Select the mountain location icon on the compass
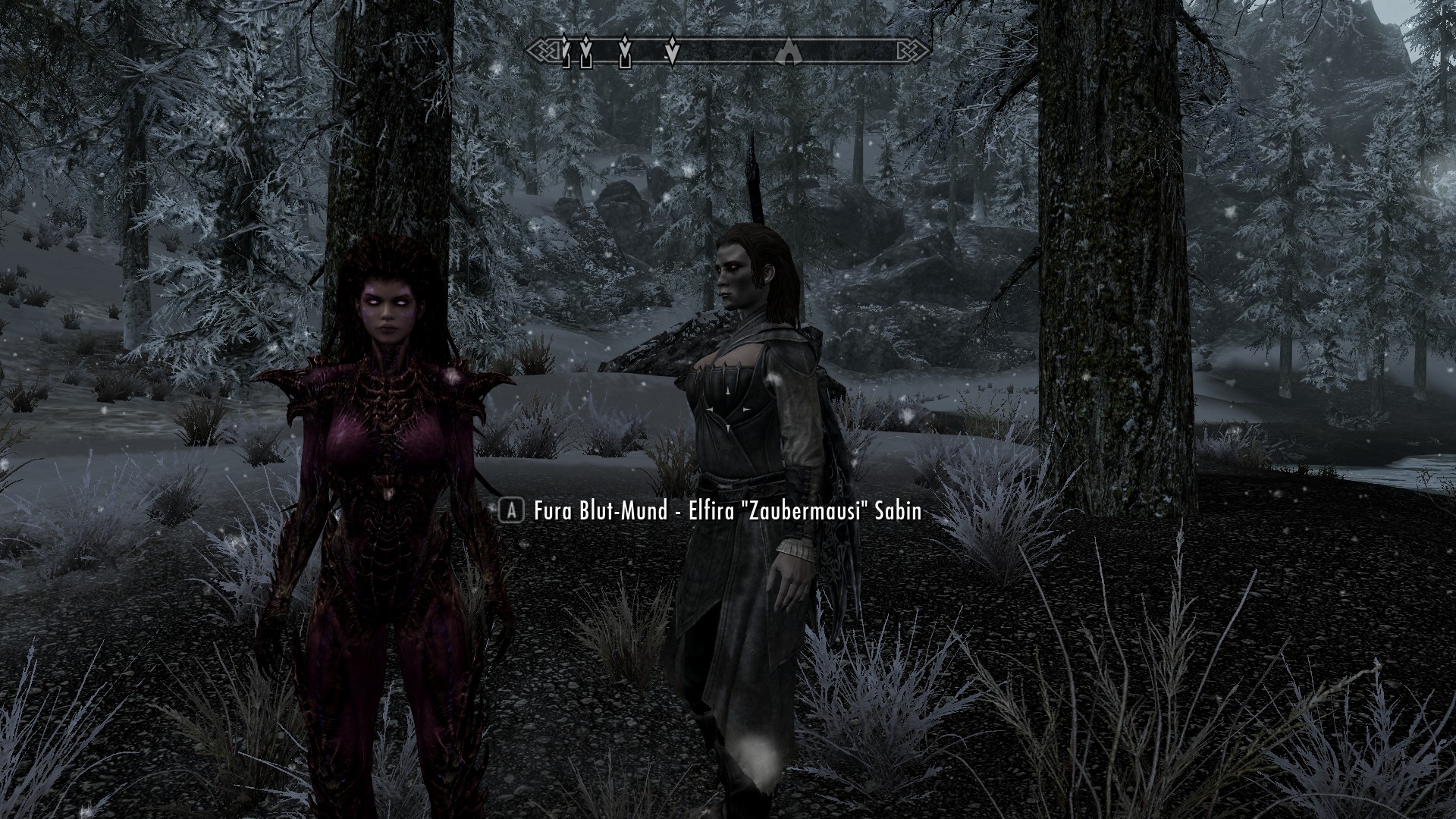The image size is (1456, 819). pos(789,53)
